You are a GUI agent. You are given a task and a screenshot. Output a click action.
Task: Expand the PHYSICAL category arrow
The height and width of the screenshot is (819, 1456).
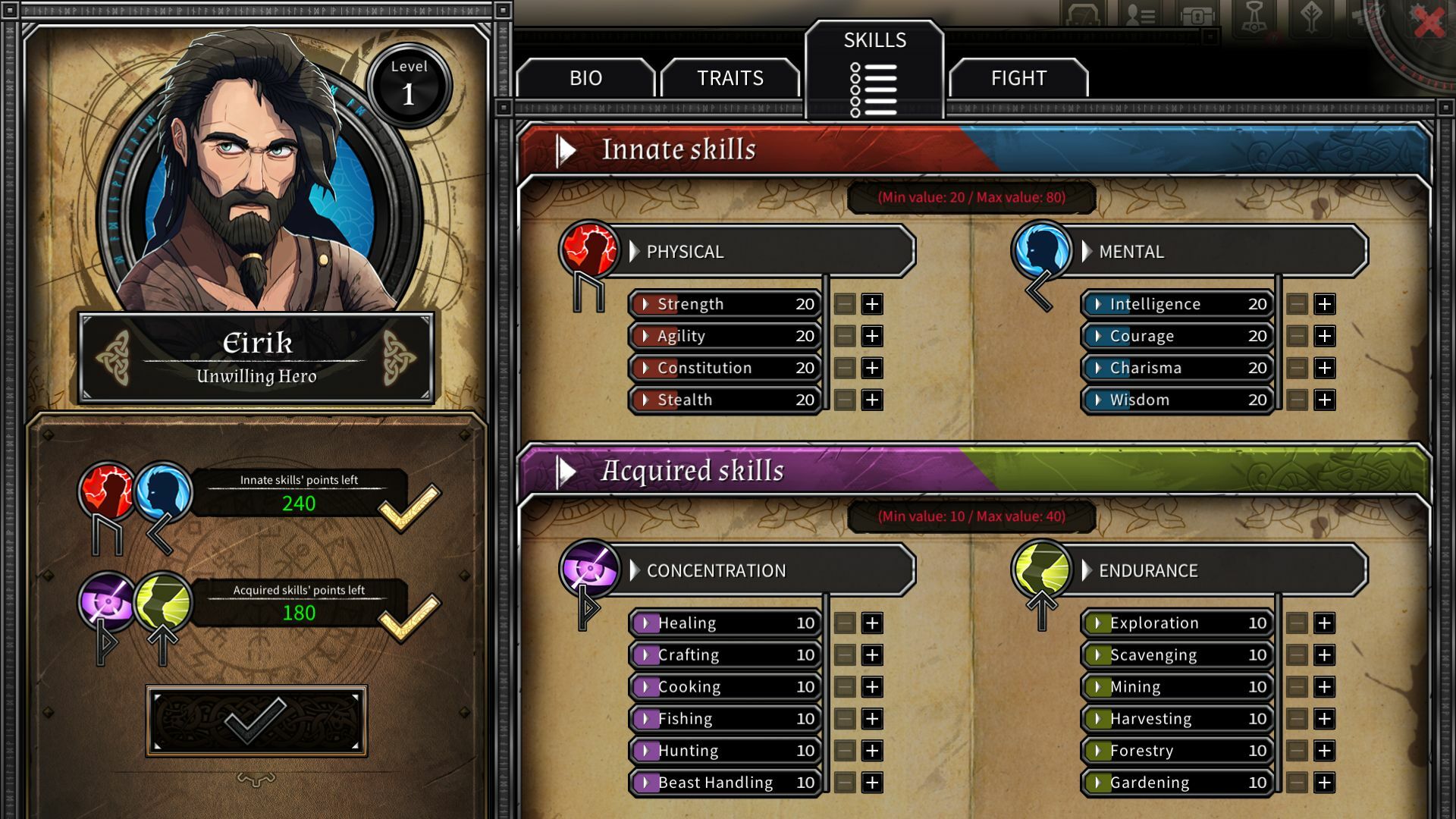tap(633, 252)
